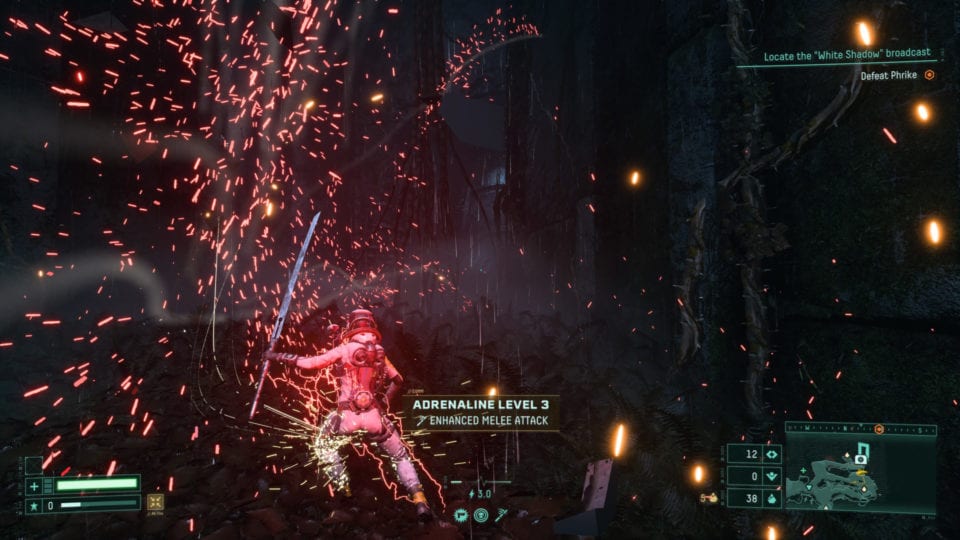This screenshot has height=540, width=960.
Task: Click the Adrenaline Level 3 notification
Action: coord(481,411)
